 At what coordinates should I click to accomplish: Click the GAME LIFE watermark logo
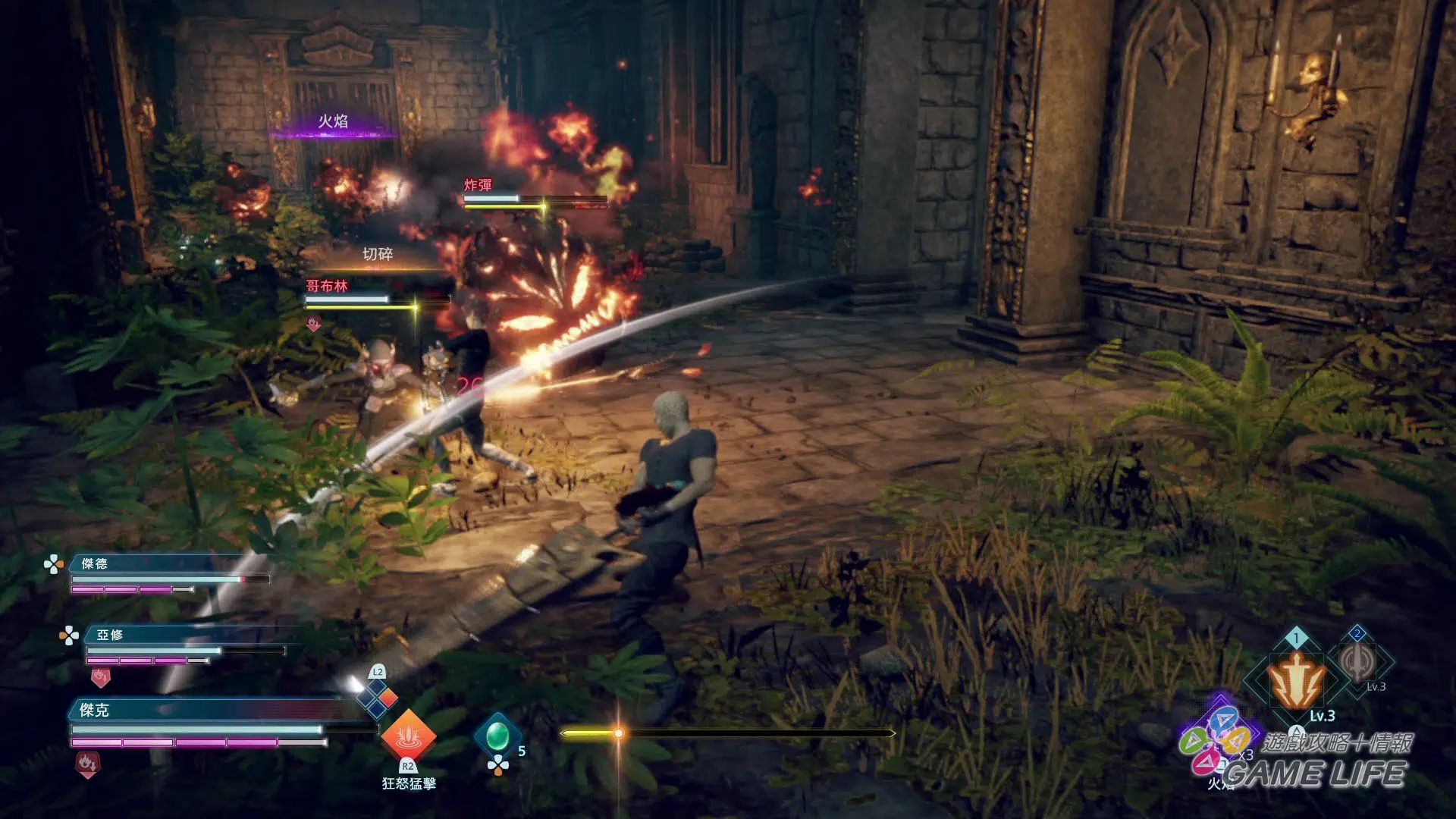pyautogui.click(x=1316, y=773)
